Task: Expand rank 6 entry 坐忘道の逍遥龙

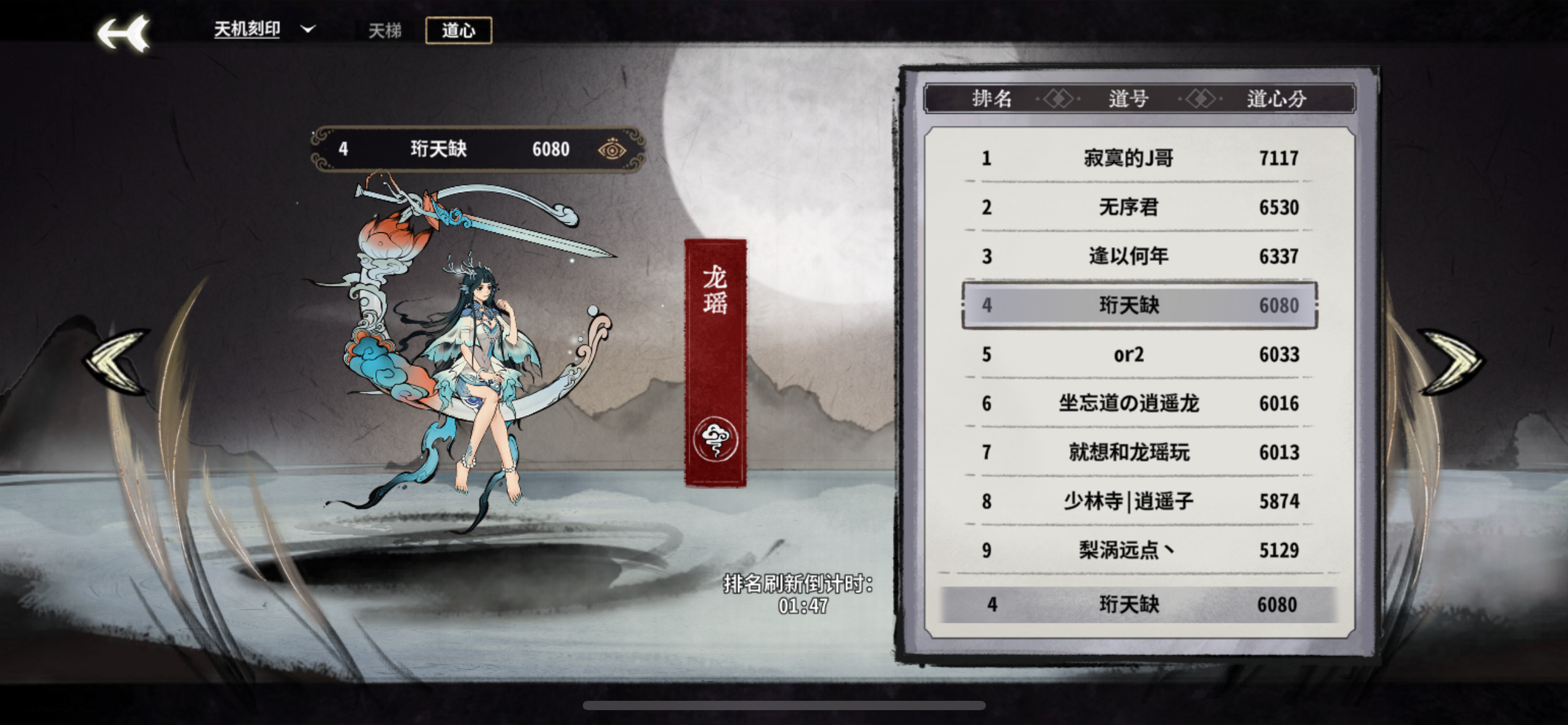Action: (1139, 403)
